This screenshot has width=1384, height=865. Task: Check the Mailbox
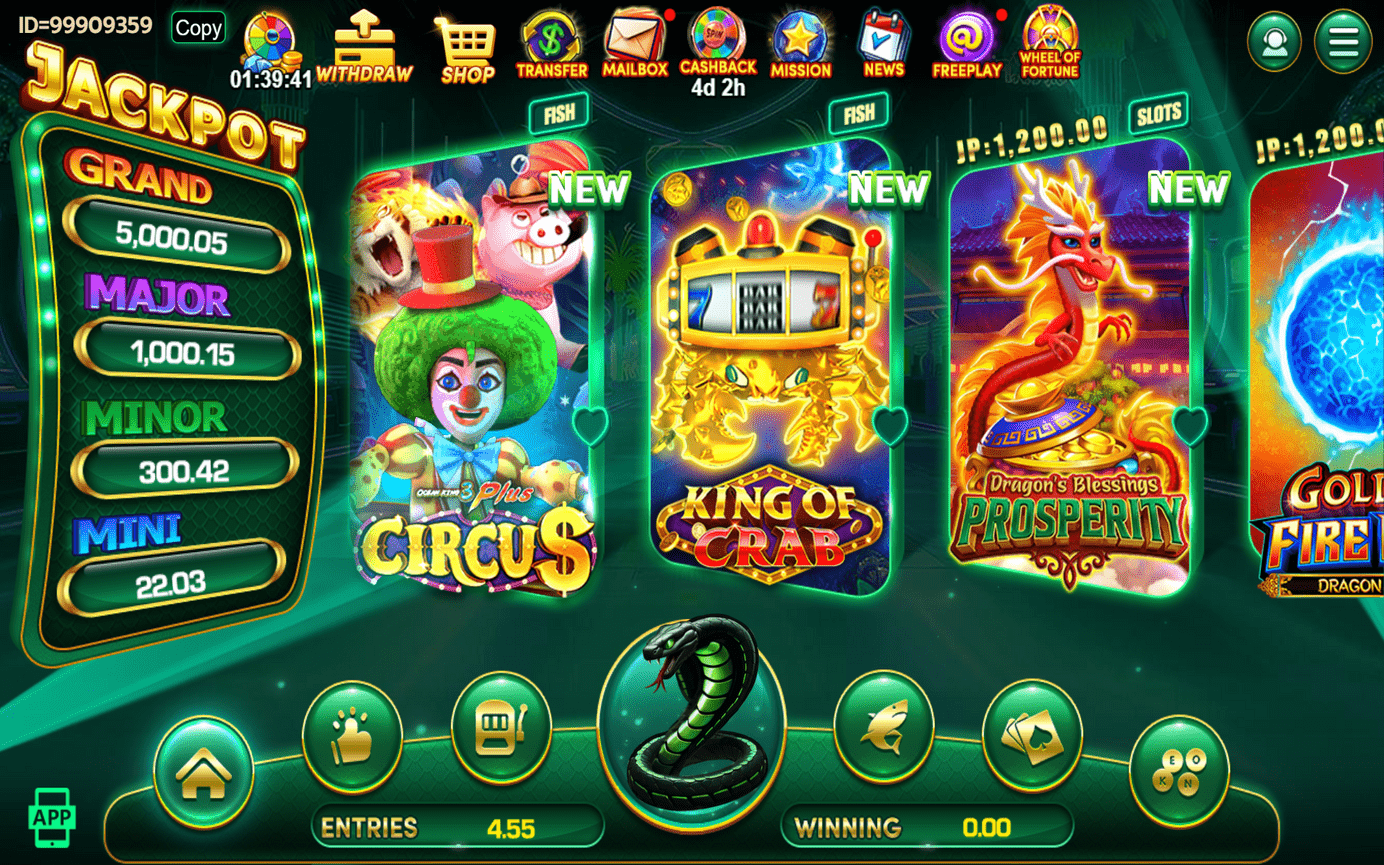pos(635,45)
